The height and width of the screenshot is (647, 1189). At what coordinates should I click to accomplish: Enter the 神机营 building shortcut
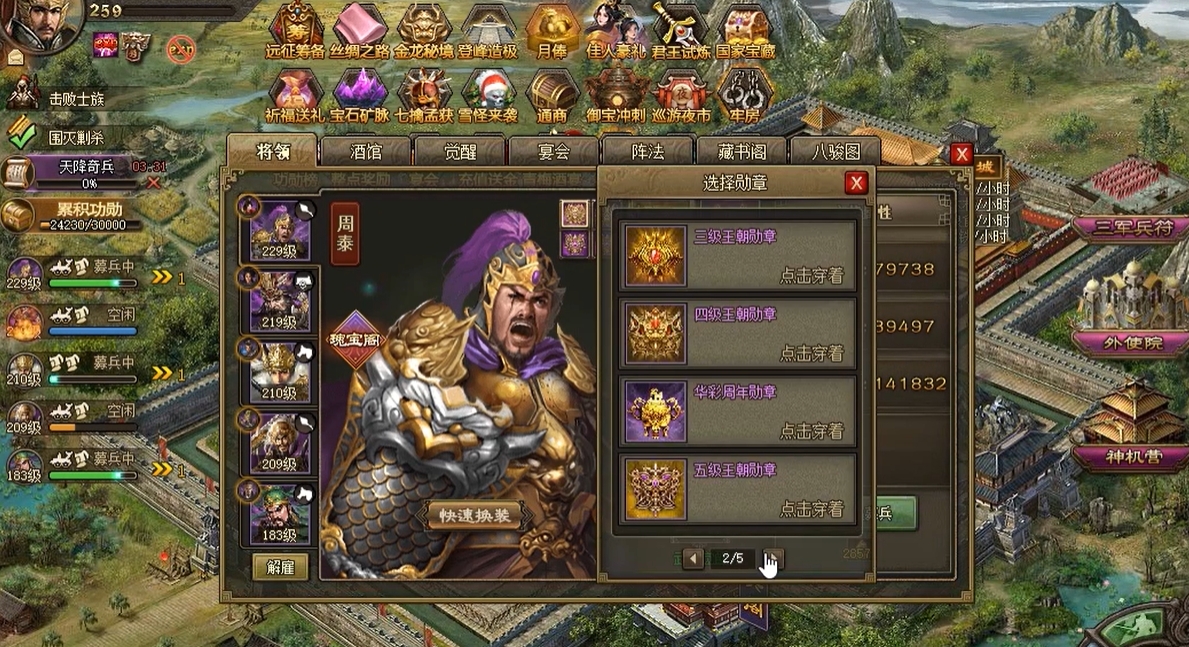coord(1127,457)
